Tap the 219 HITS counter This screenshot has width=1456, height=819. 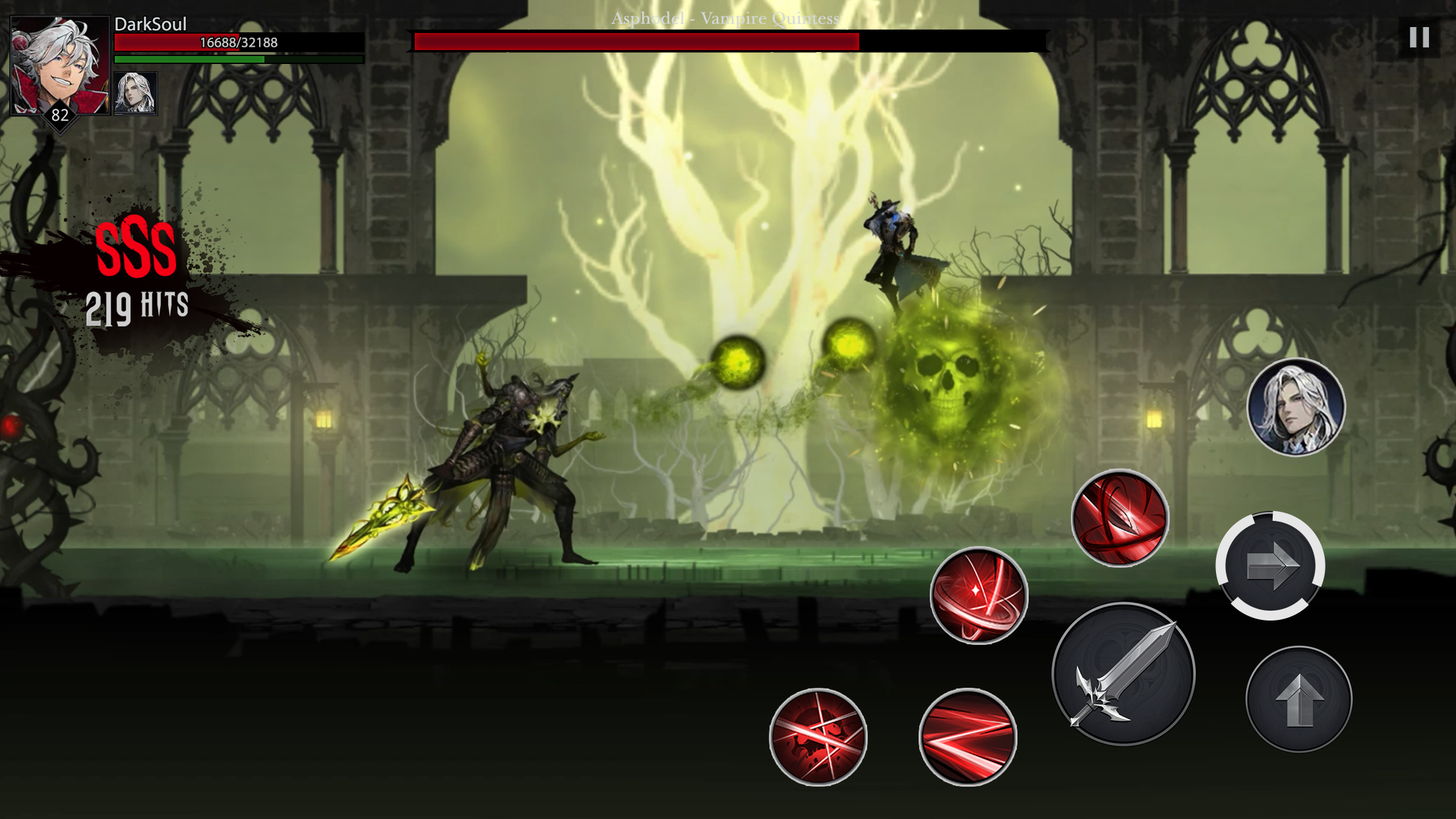138,305
